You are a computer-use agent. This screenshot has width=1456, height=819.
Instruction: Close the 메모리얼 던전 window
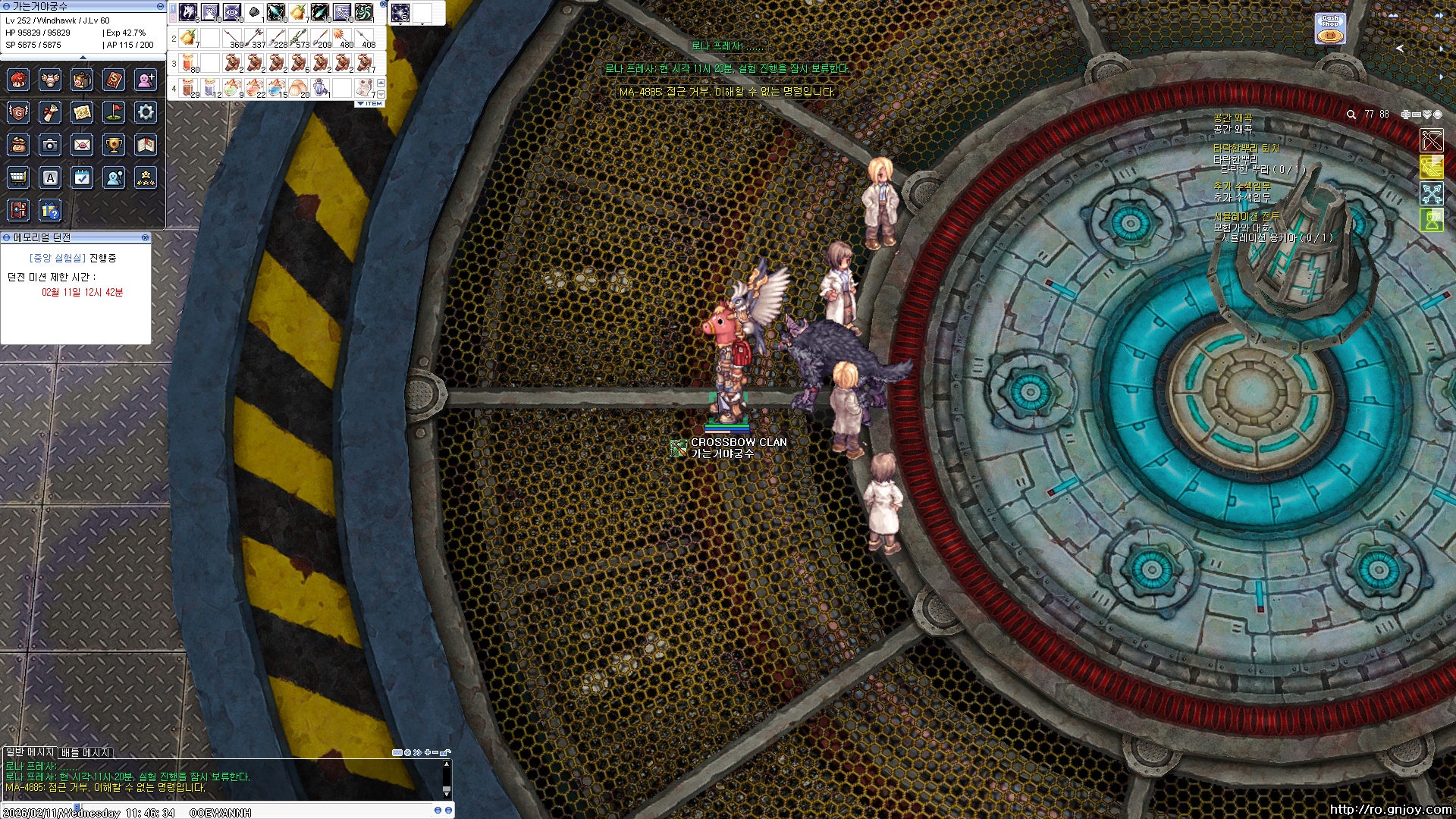(145, 237)
